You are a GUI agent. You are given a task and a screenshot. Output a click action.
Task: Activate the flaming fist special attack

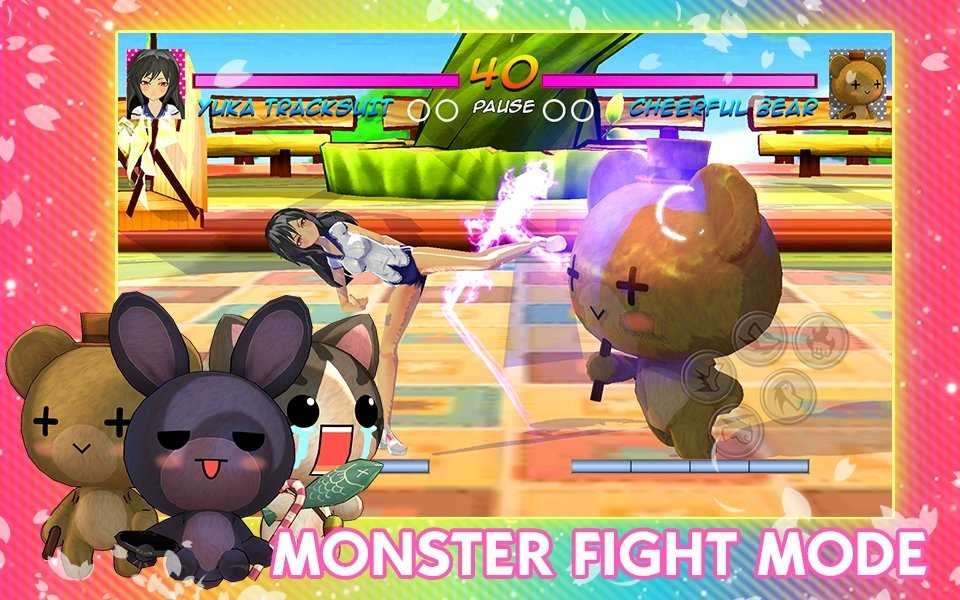click(821, 340)
